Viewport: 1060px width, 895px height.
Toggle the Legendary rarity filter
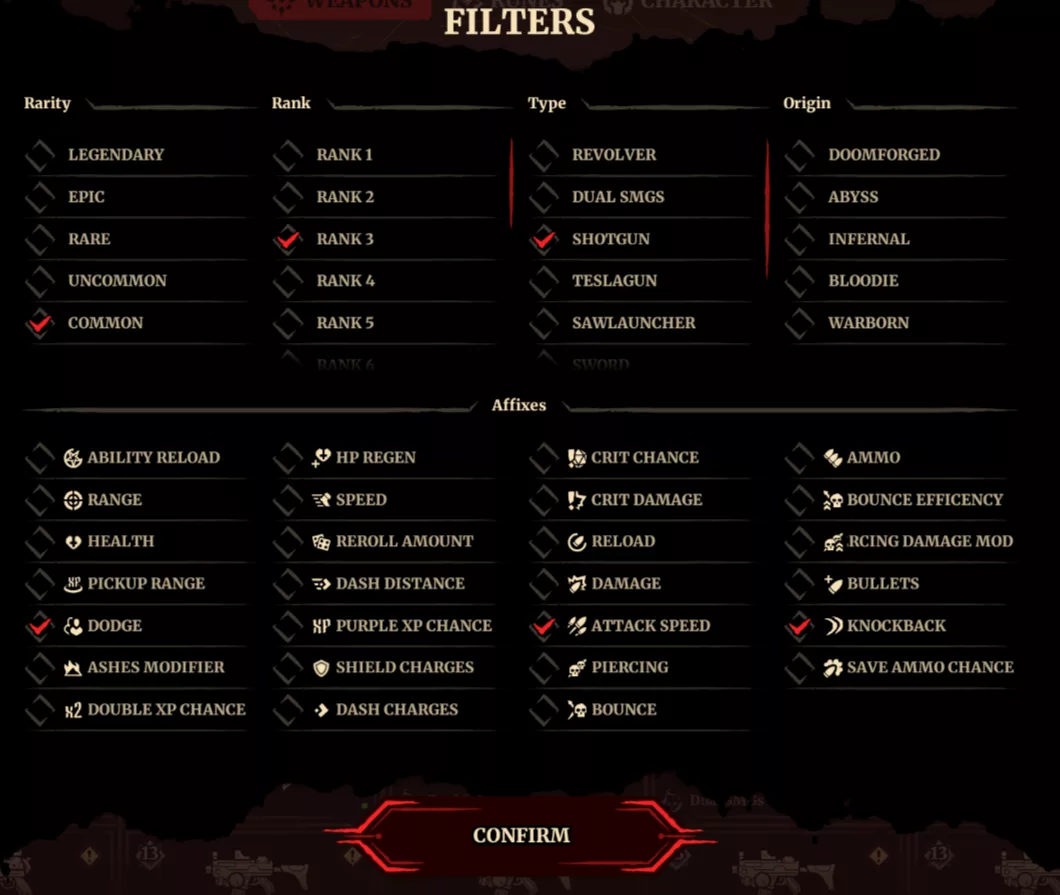(x=40, y=155)
